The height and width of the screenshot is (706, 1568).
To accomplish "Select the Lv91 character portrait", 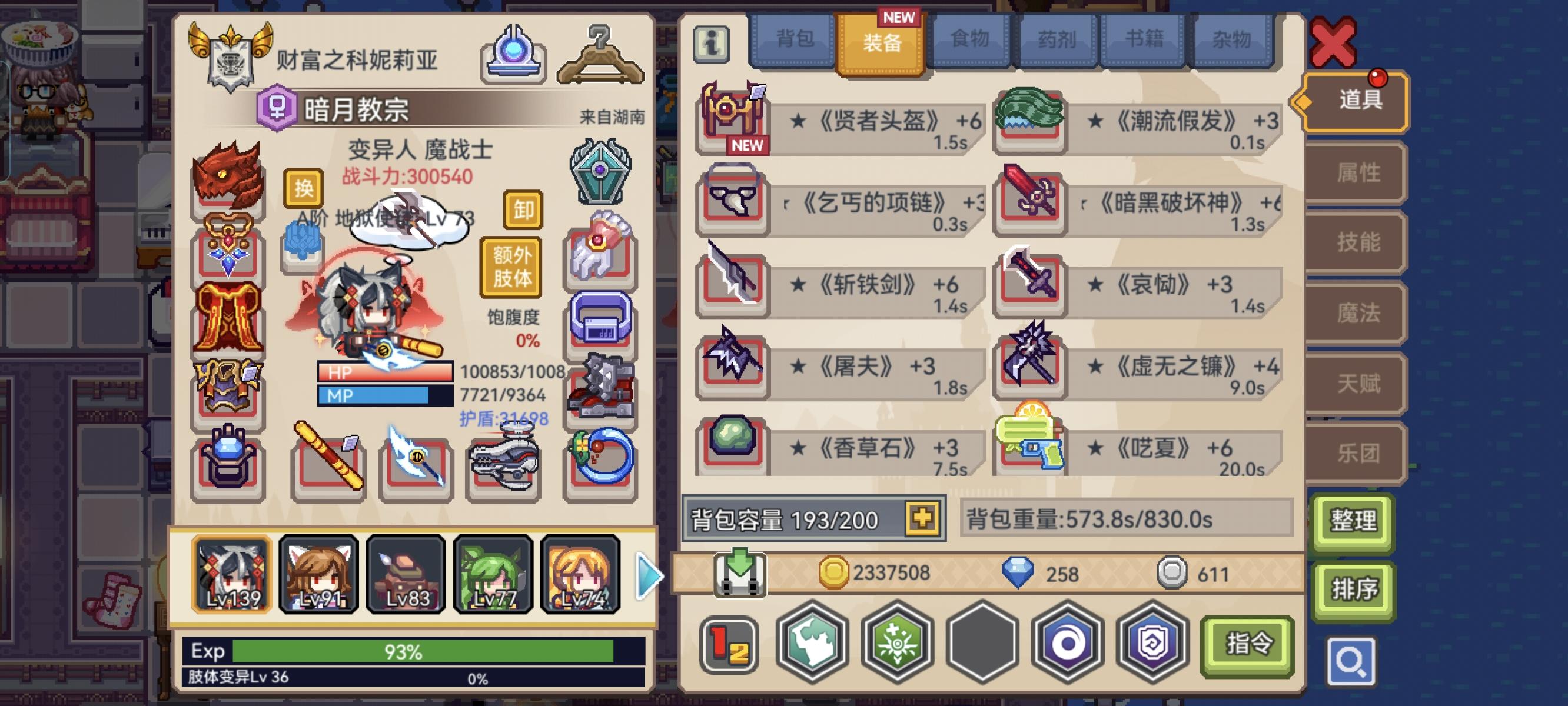I will 318,575.
